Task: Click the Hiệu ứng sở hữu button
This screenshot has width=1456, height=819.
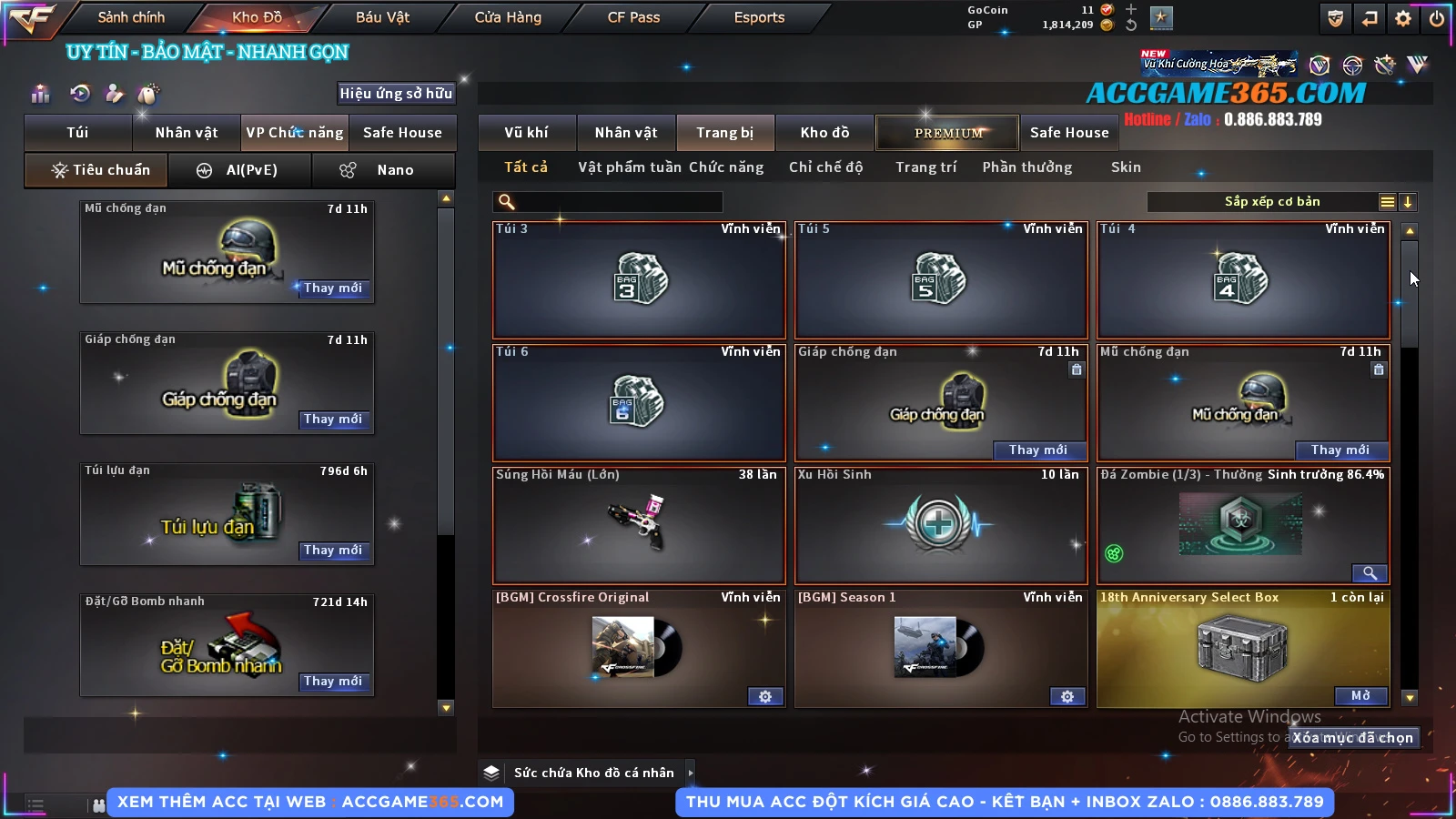Action: (396, 94)
